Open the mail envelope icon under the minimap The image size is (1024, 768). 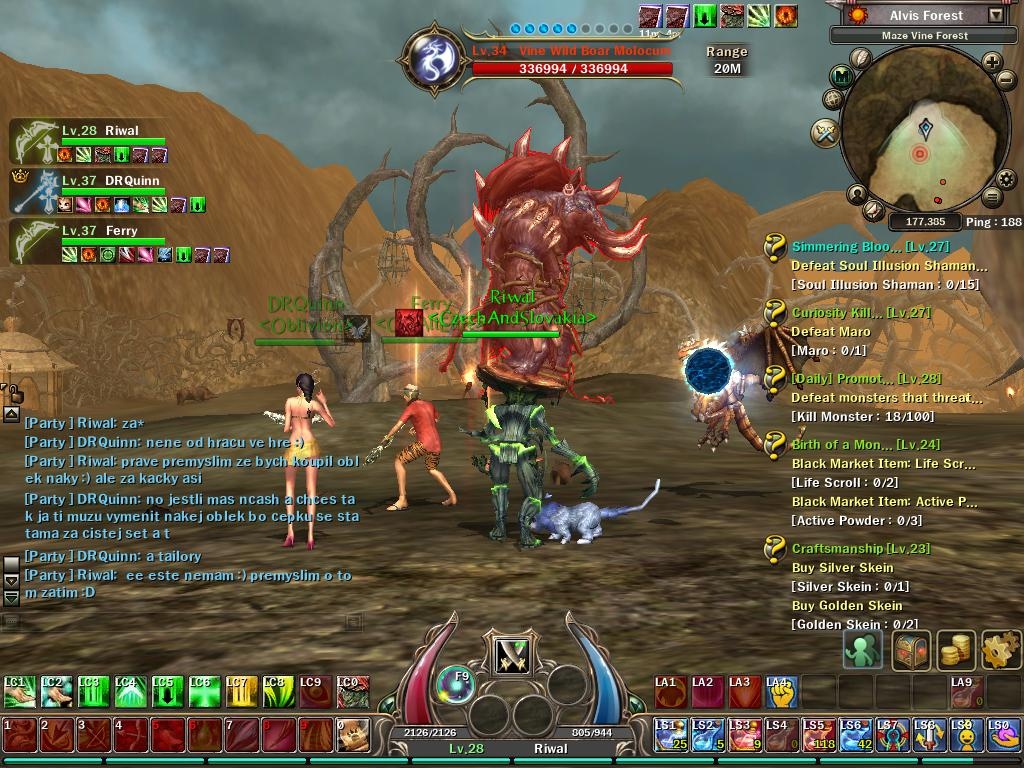point(874,210)
